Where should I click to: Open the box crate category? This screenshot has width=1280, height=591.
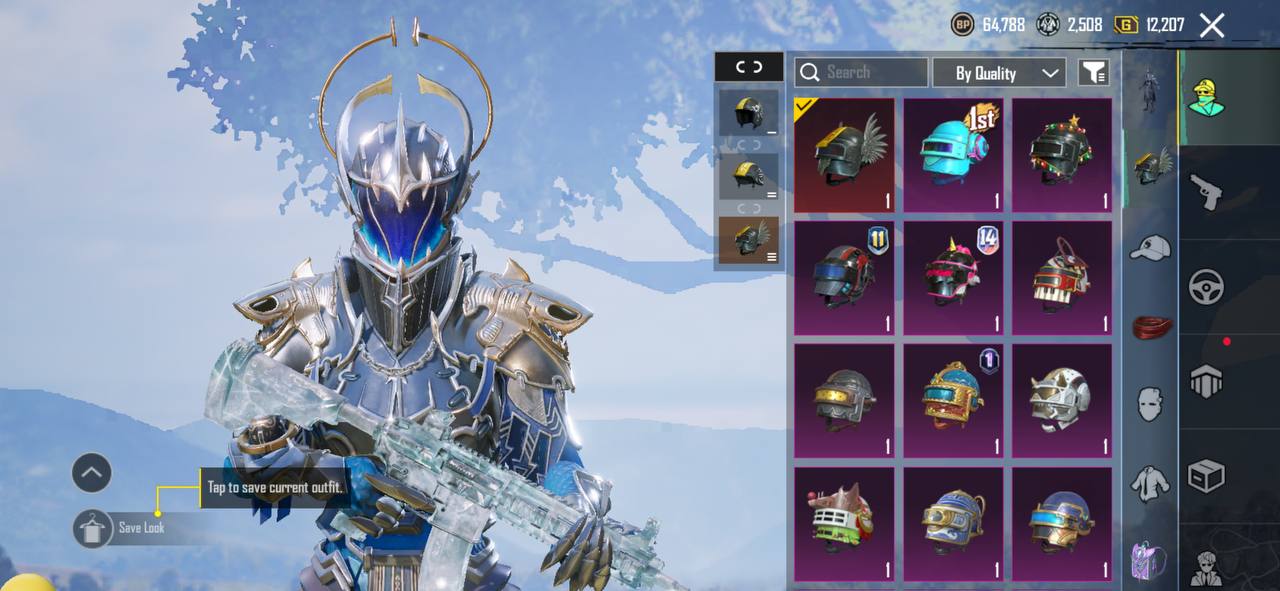tap(1207, 476)
